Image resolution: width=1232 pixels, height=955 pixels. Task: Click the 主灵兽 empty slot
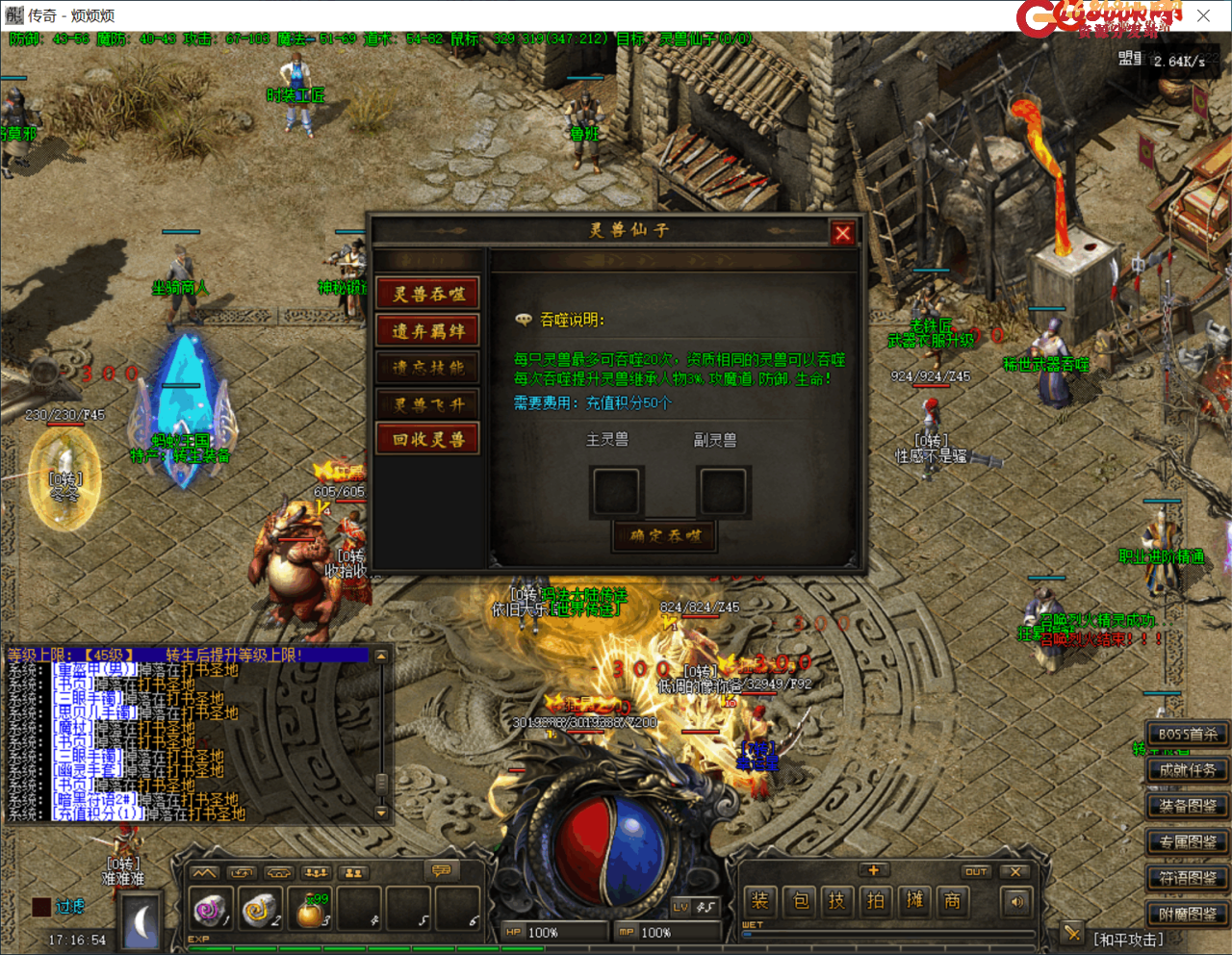point(616,491)
